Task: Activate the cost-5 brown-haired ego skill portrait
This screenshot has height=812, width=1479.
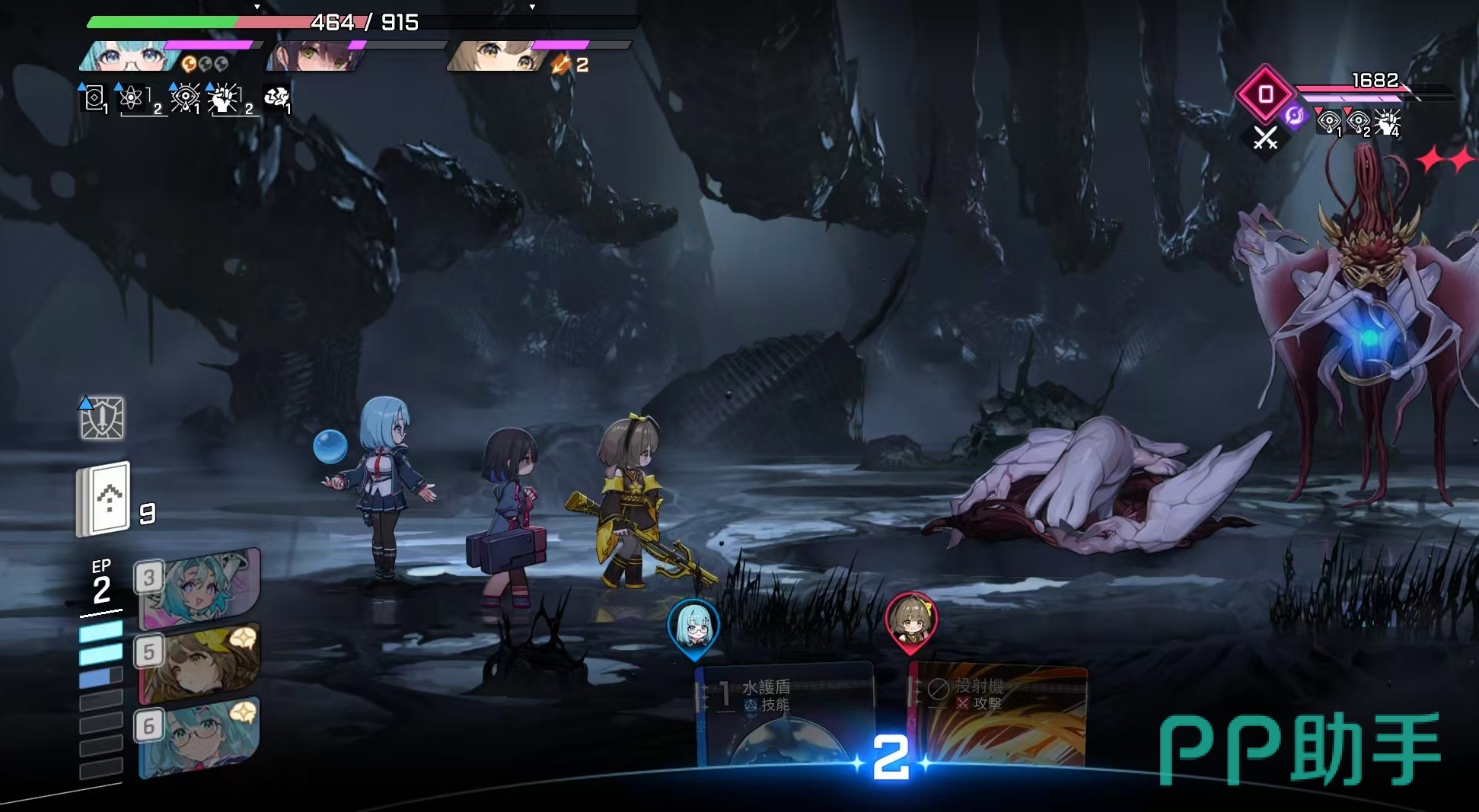Action: (x=199, y=663)
